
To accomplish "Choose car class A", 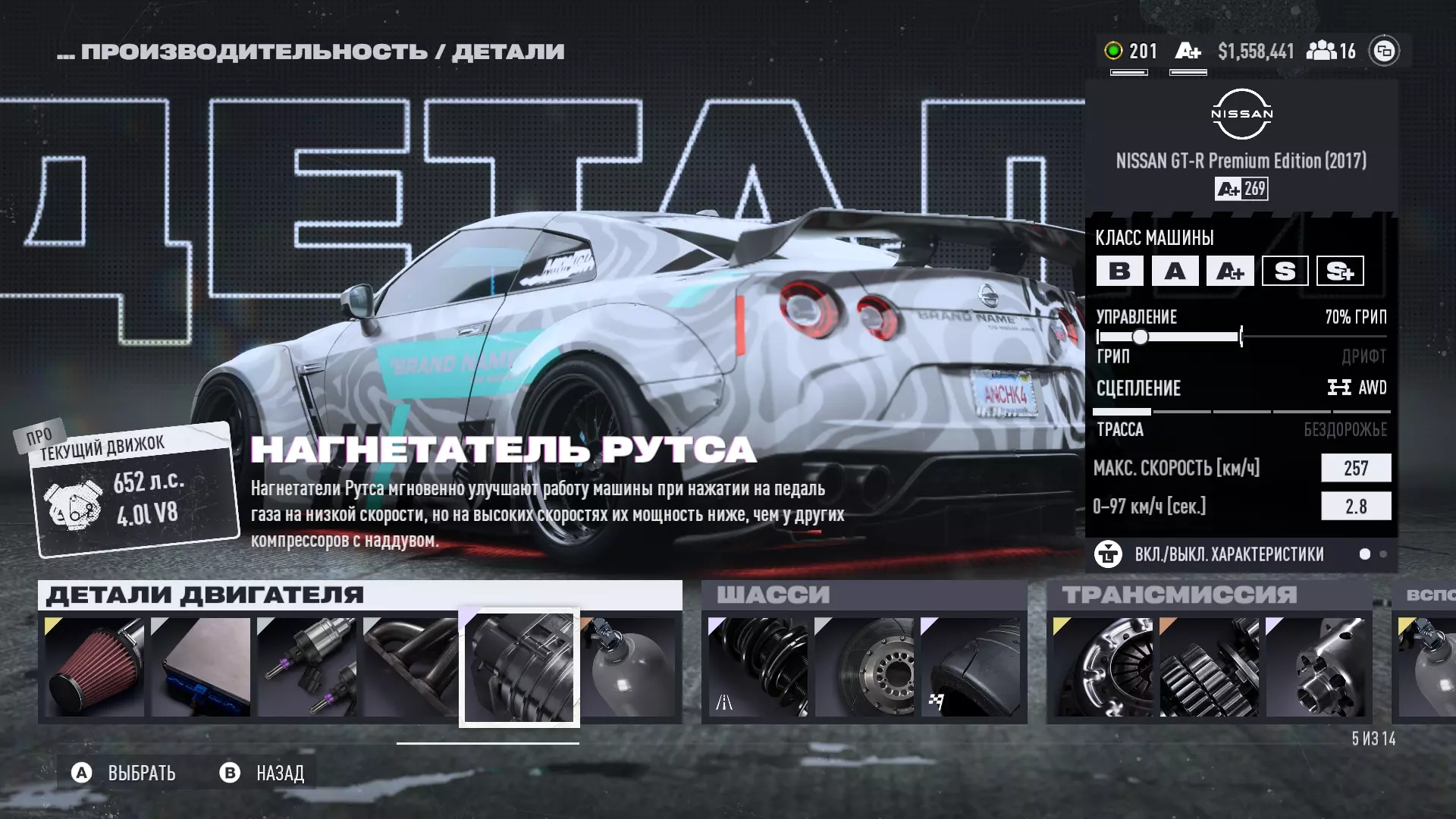I will coord(1175,271).
